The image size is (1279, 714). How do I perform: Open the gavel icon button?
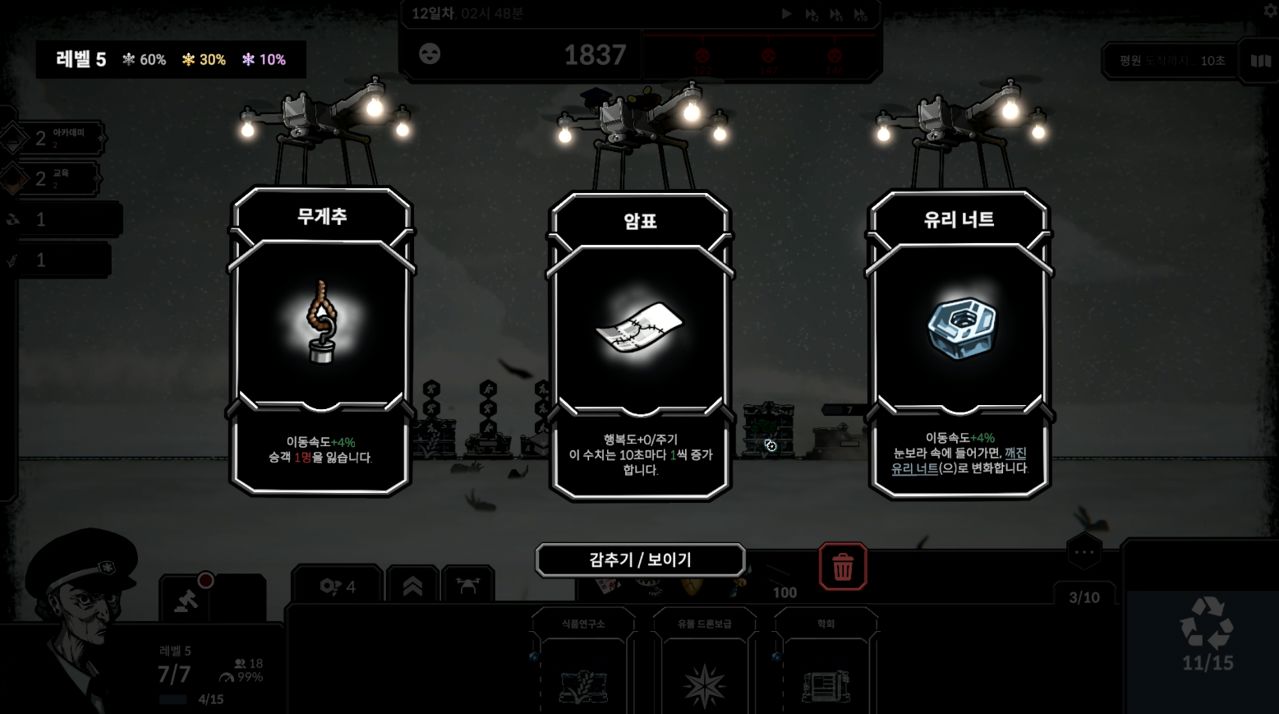tap(185, 597)
